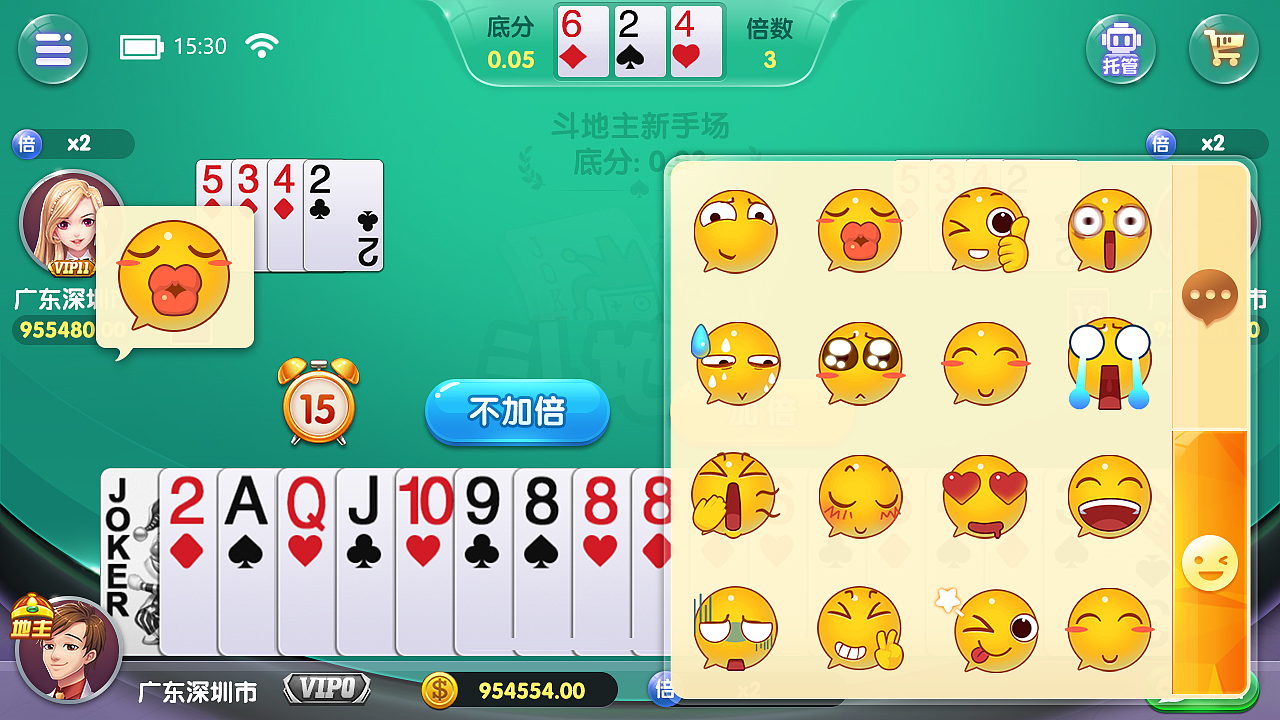Activate the 托管 auto-play robot
The width and height of the screenshot is (1280, 720).
click(1120, 49)
